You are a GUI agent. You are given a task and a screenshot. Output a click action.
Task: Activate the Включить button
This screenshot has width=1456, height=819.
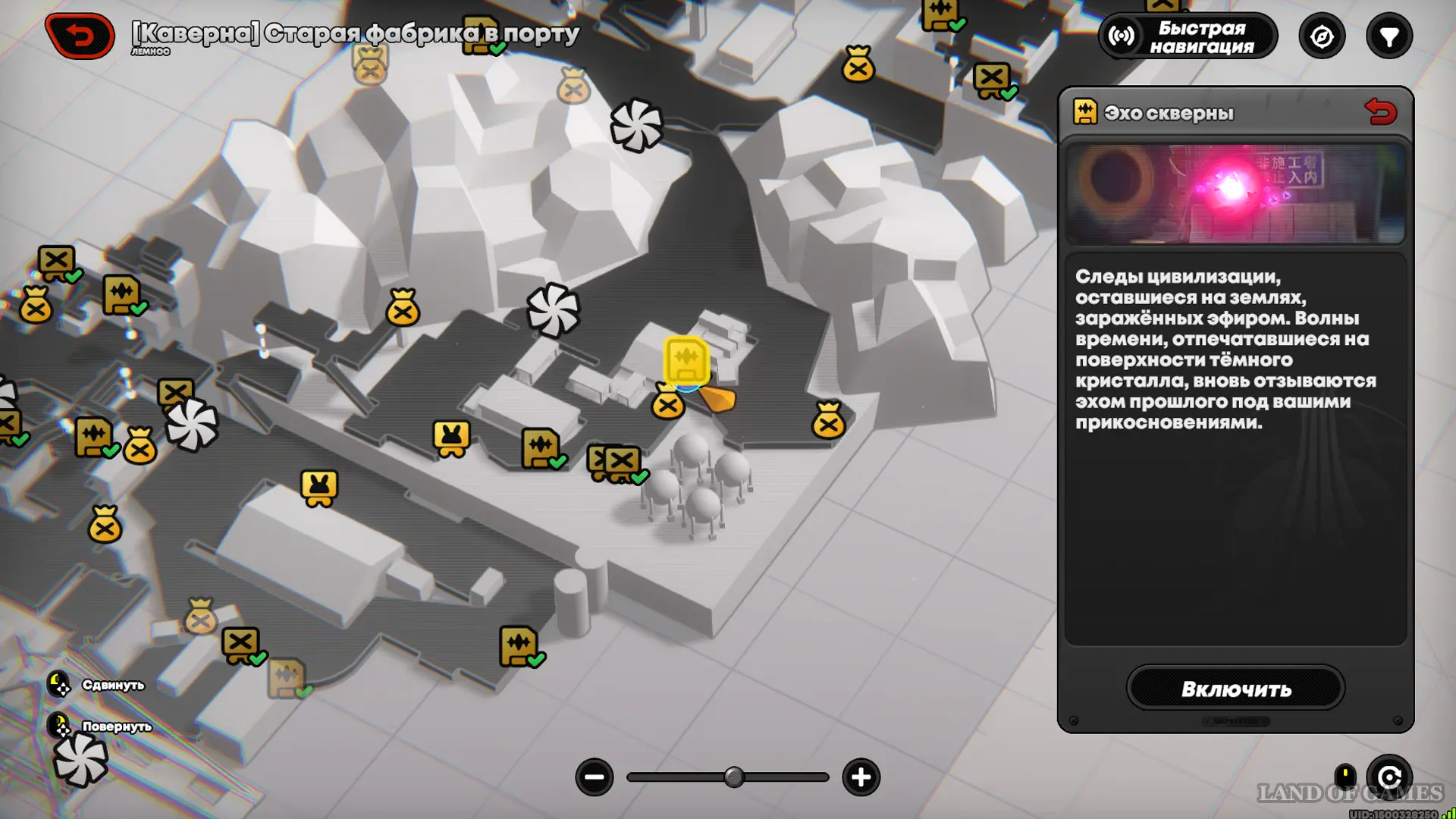pyautogui.click(x=1235, y=689)
